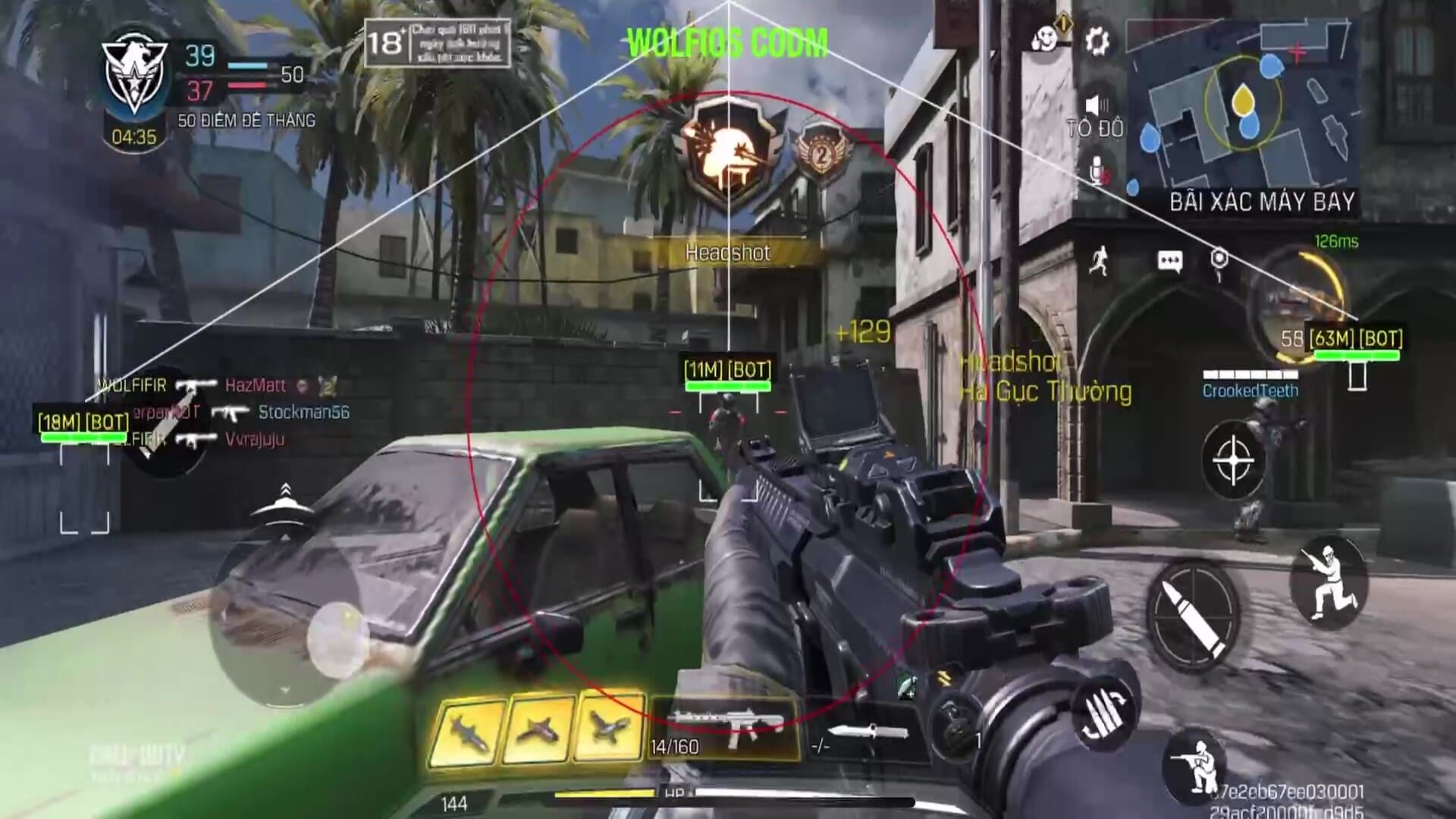Image resolution: width=1456 pixels, height=819 pixels.
Task: Tap the bullet fire button
Action: coord(1193,612)
